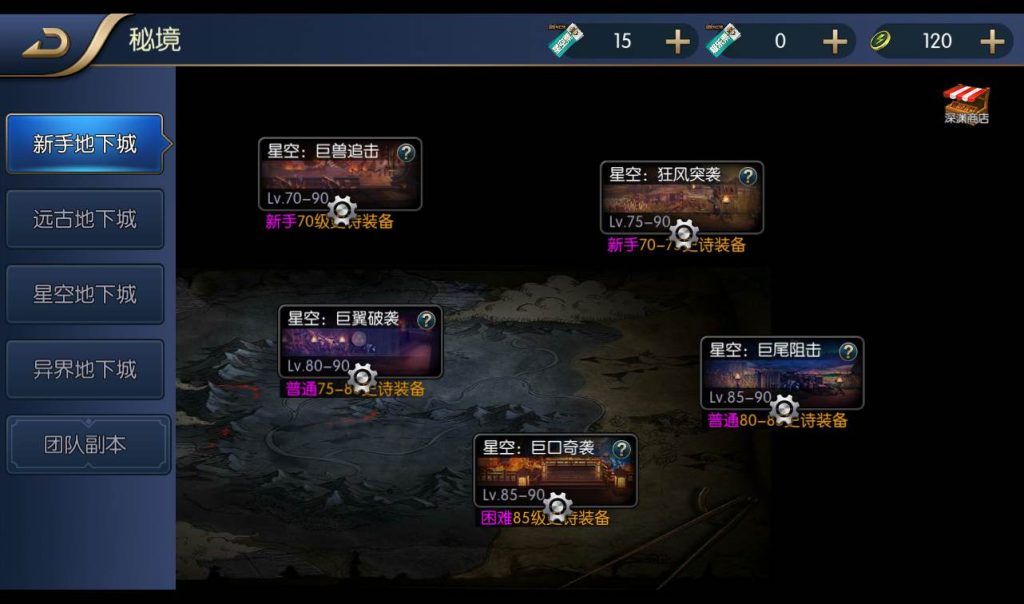This screenshot has height=604, width=1024.
Task: Open the question mark on 星空：巨翼破袭
Action: coord(426,320)
